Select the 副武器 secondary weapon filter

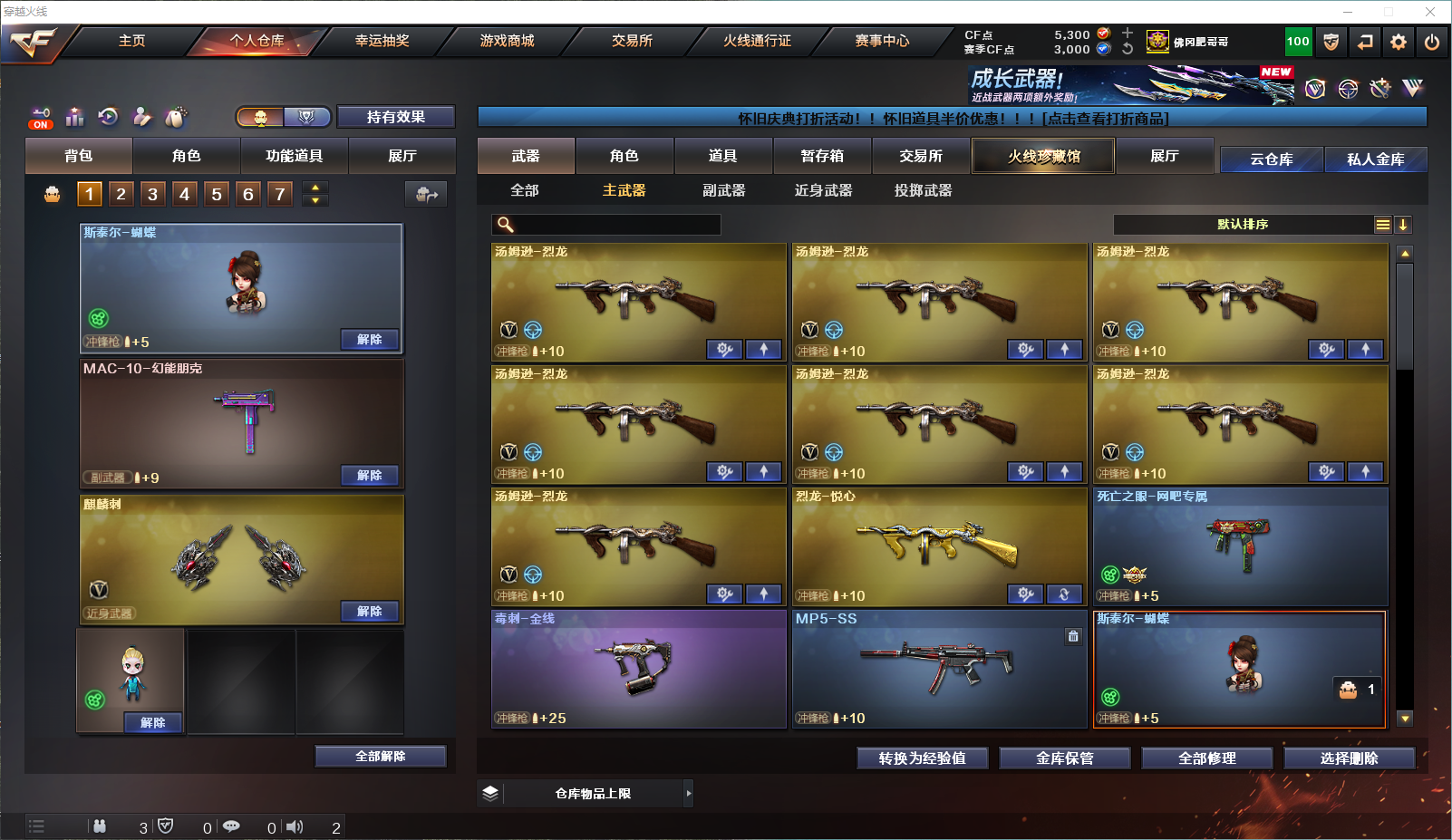click(x=723, y=190)
